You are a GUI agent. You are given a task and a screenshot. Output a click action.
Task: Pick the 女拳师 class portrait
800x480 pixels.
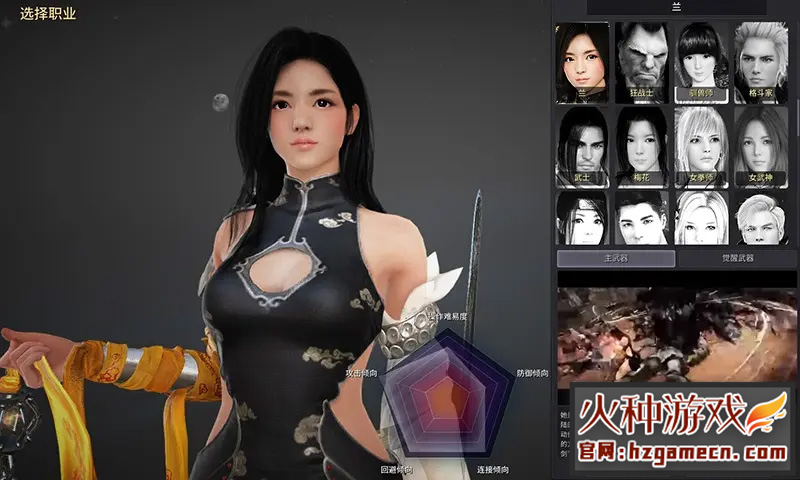pyautogui.click(x=701, y=146)
